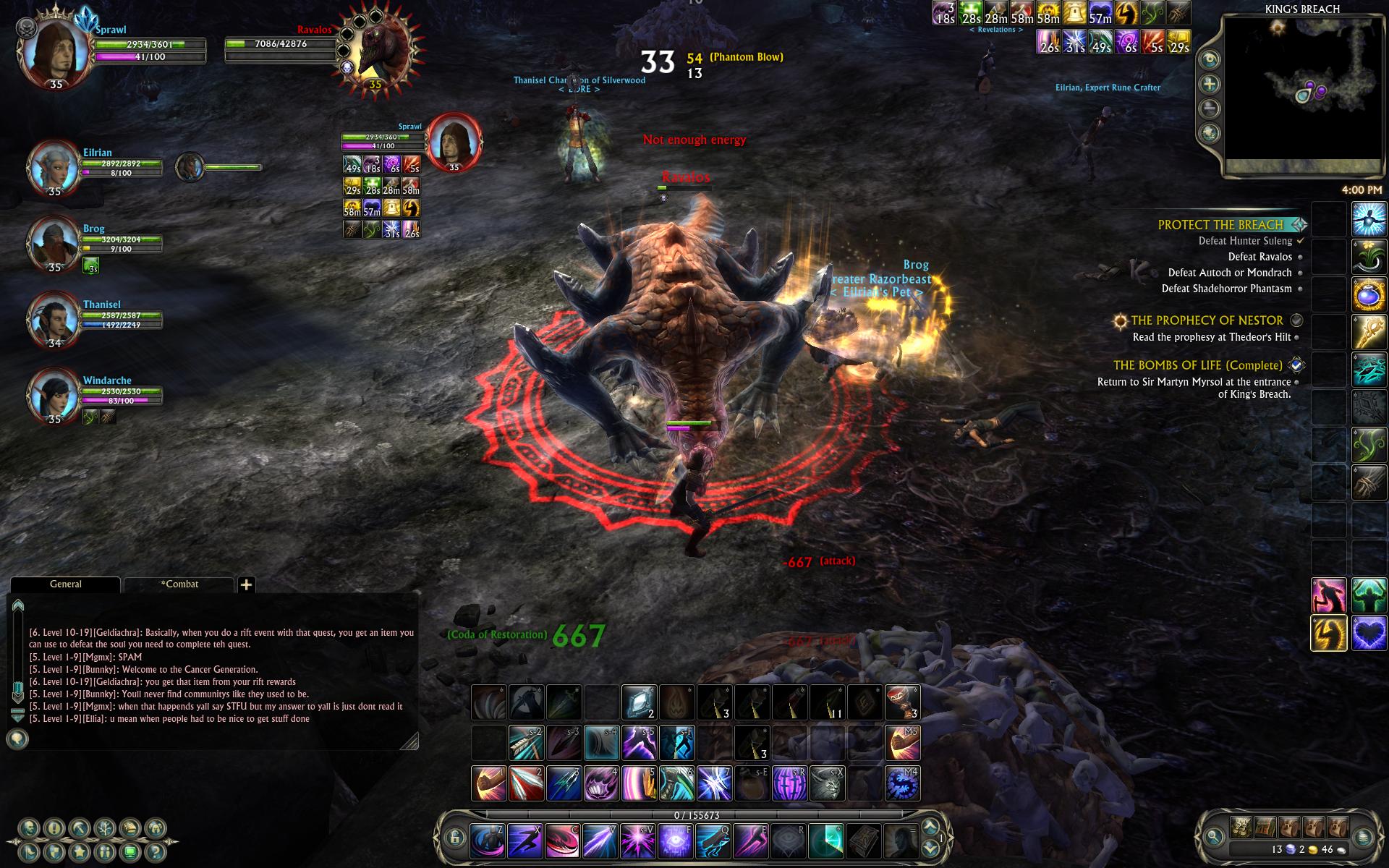1389x868 pixels.
Task: Use the blue heart ability icon
Action: pyautogui.click(x=1369, y=633)
